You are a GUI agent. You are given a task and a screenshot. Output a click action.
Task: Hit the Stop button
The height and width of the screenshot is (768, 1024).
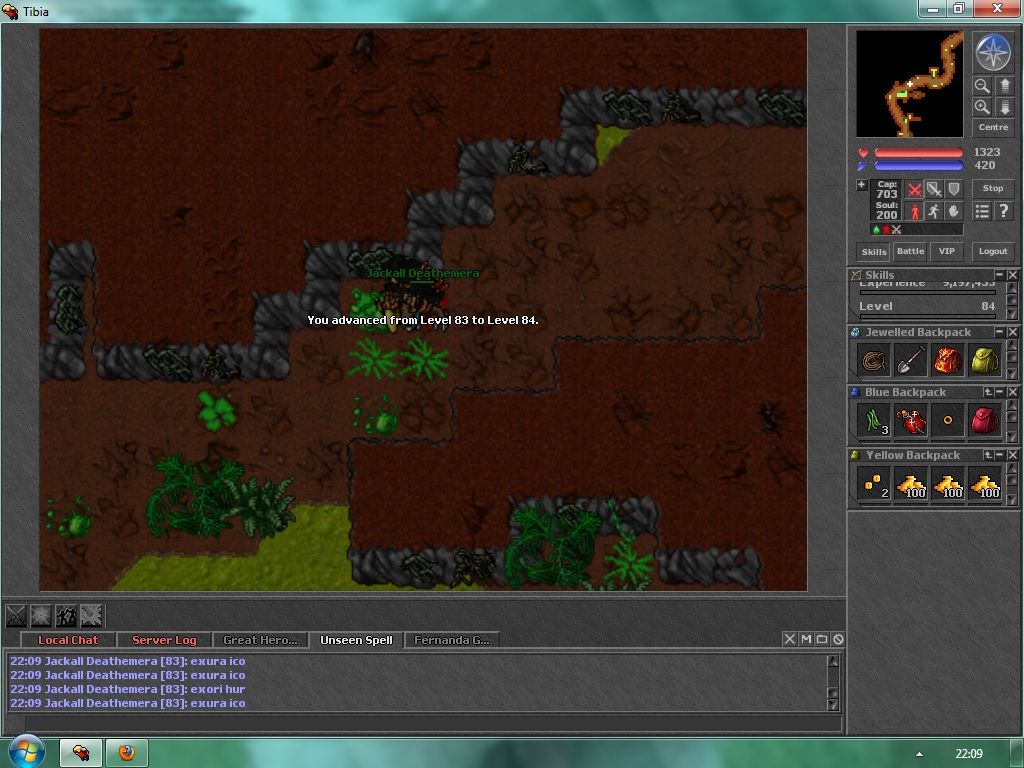[x=993, y=188]
